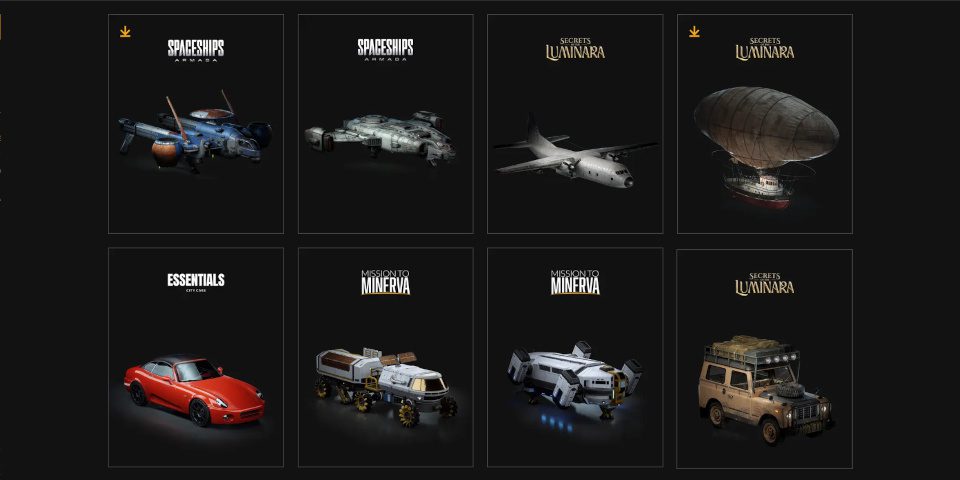This screenshot has height=480, width=960.
Task: Open the Secrets of Luminara off-road jeep card
Action: tap(764, 358)
